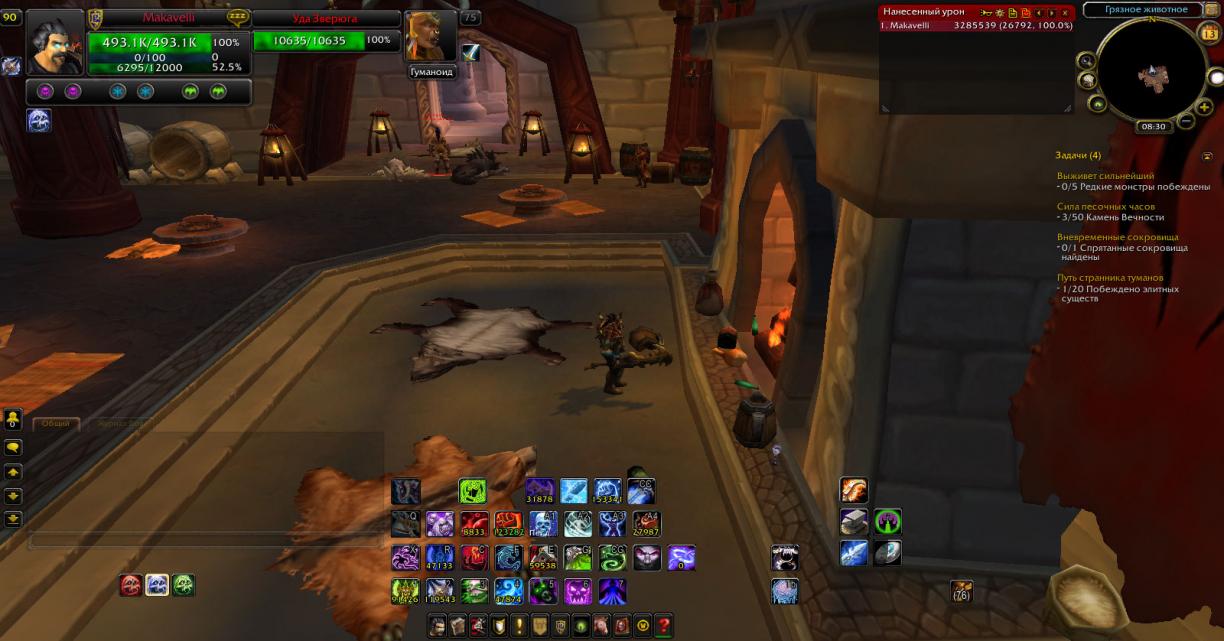
Task: Use the blue skull ability marked A1
Action: tap(543, 524)
